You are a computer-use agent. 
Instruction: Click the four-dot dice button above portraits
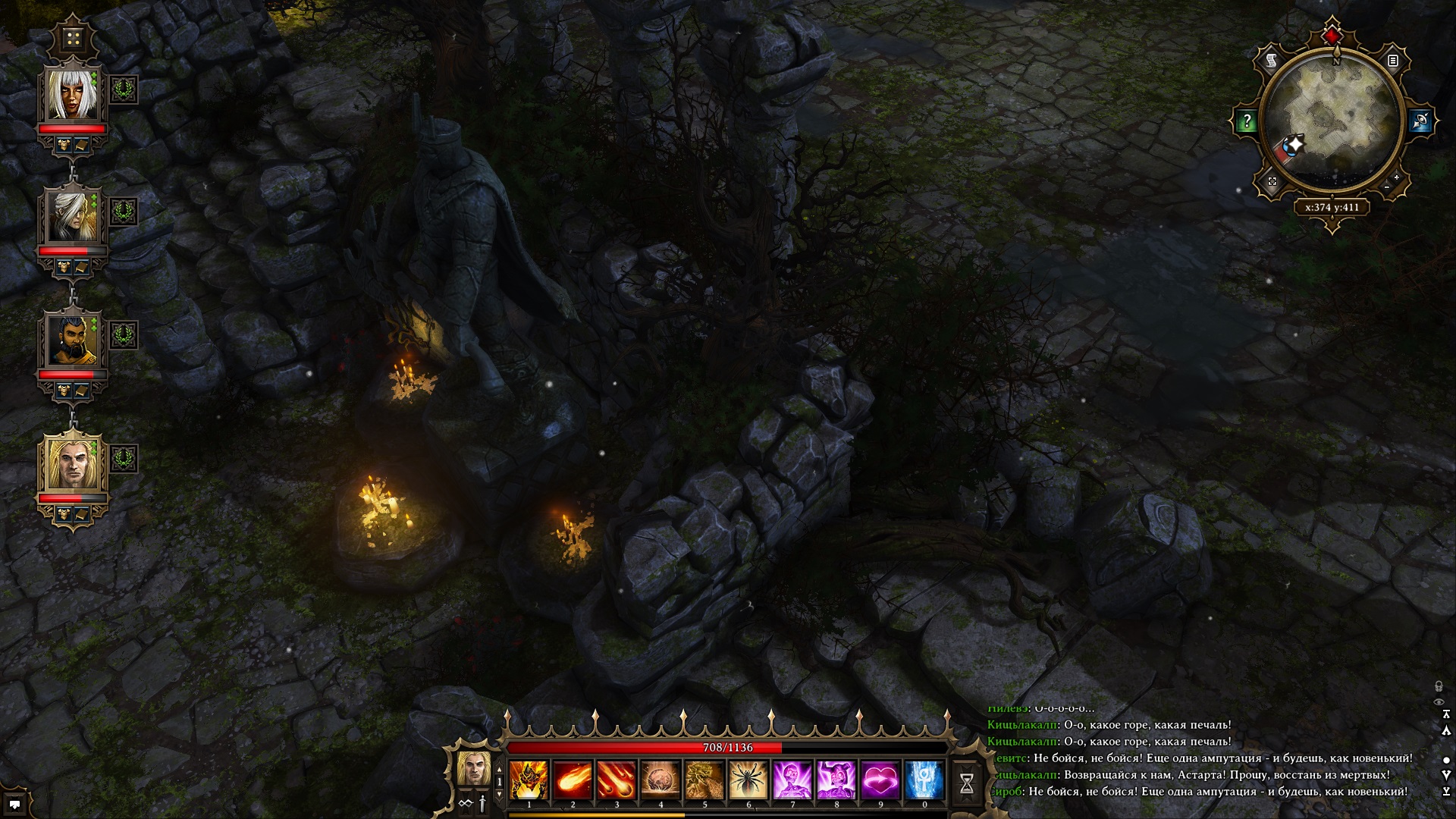click(x=73, y=38)
